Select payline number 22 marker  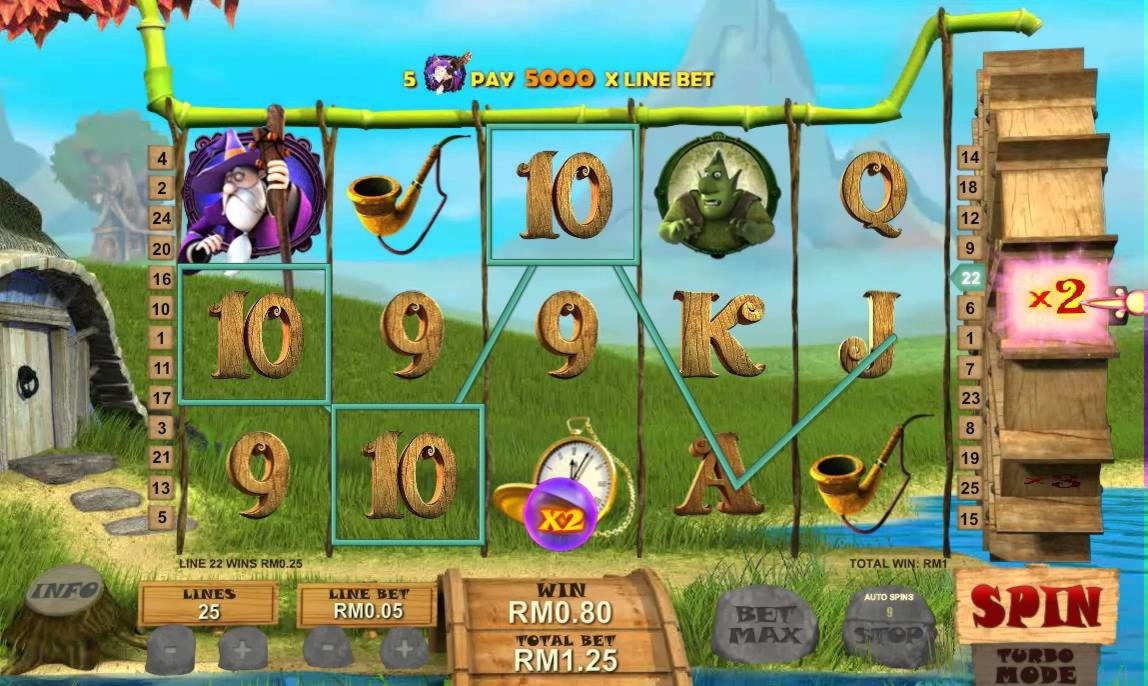pyautogui.click(x=968, y=278)
